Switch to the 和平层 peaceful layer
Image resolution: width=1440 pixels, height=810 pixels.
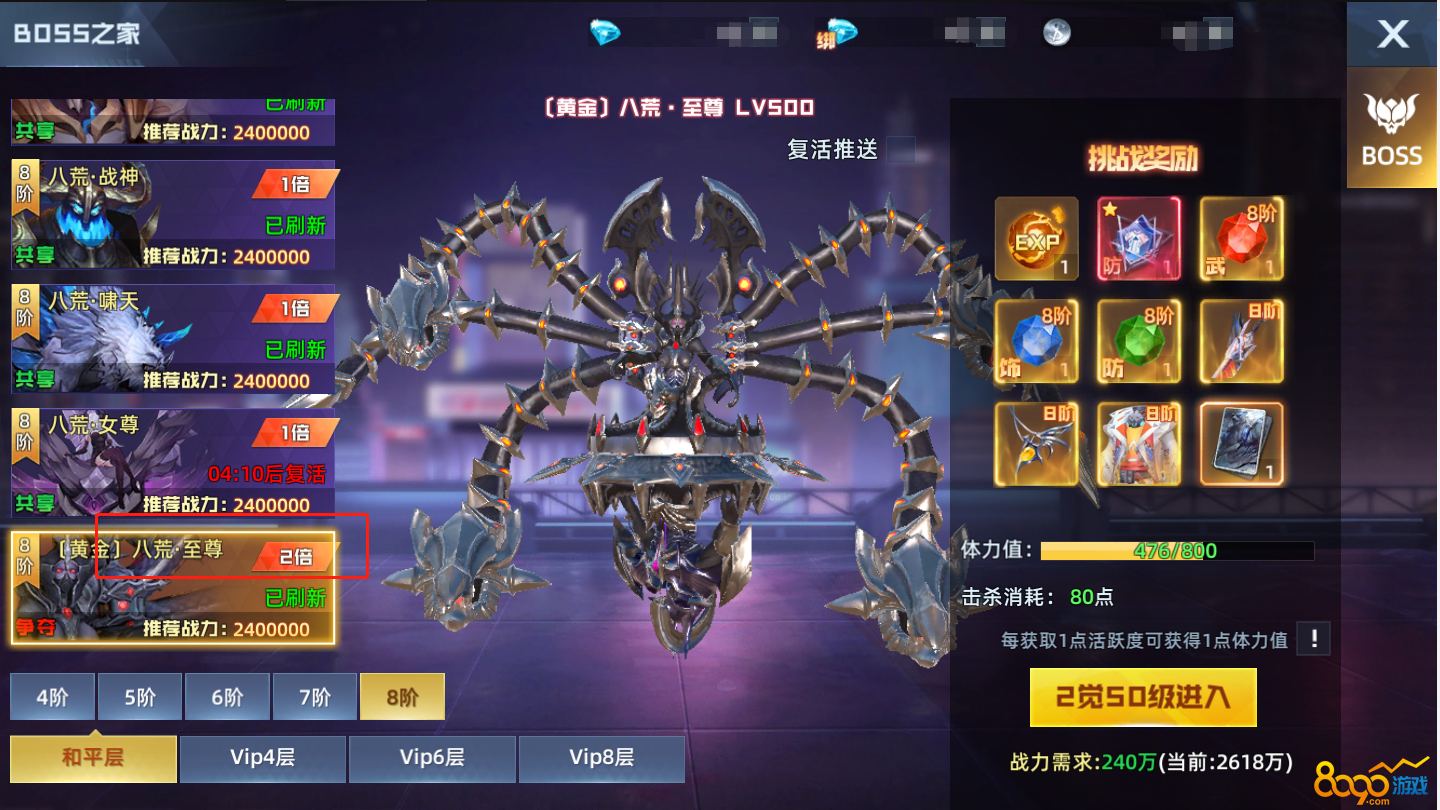[x=92, y=758]
